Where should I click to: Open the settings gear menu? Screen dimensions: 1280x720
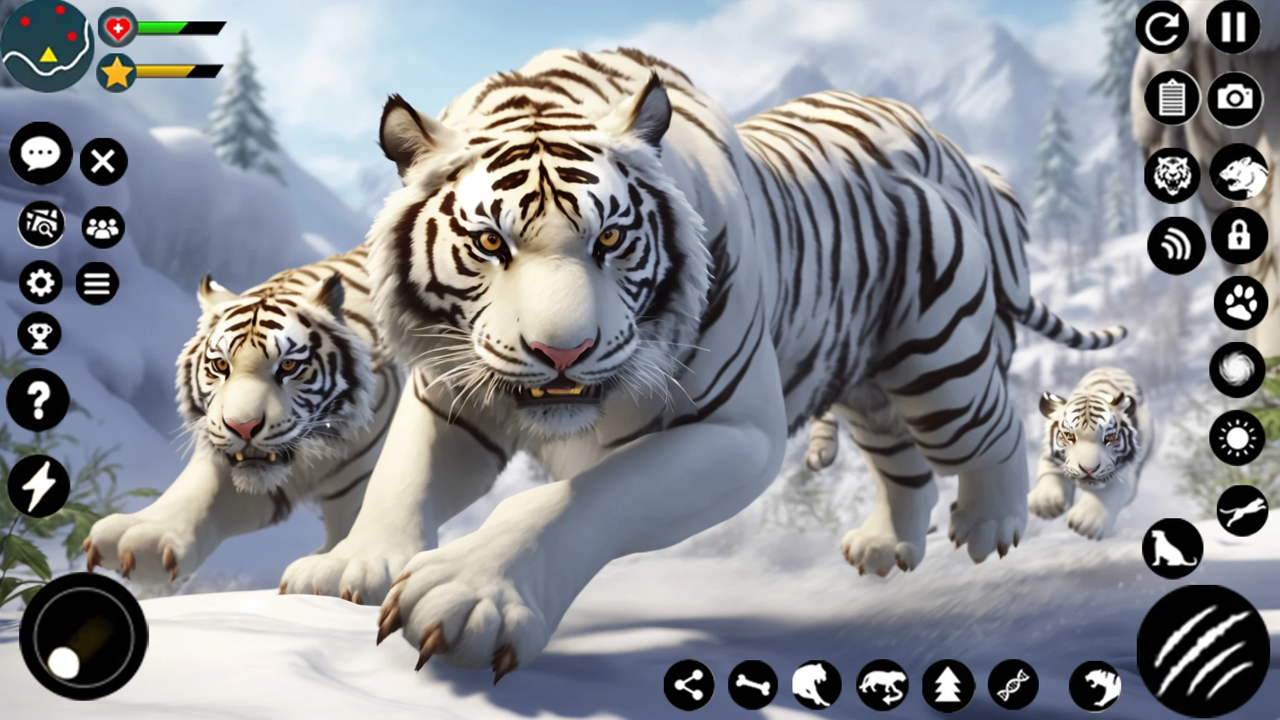click(x=39, y=283)
